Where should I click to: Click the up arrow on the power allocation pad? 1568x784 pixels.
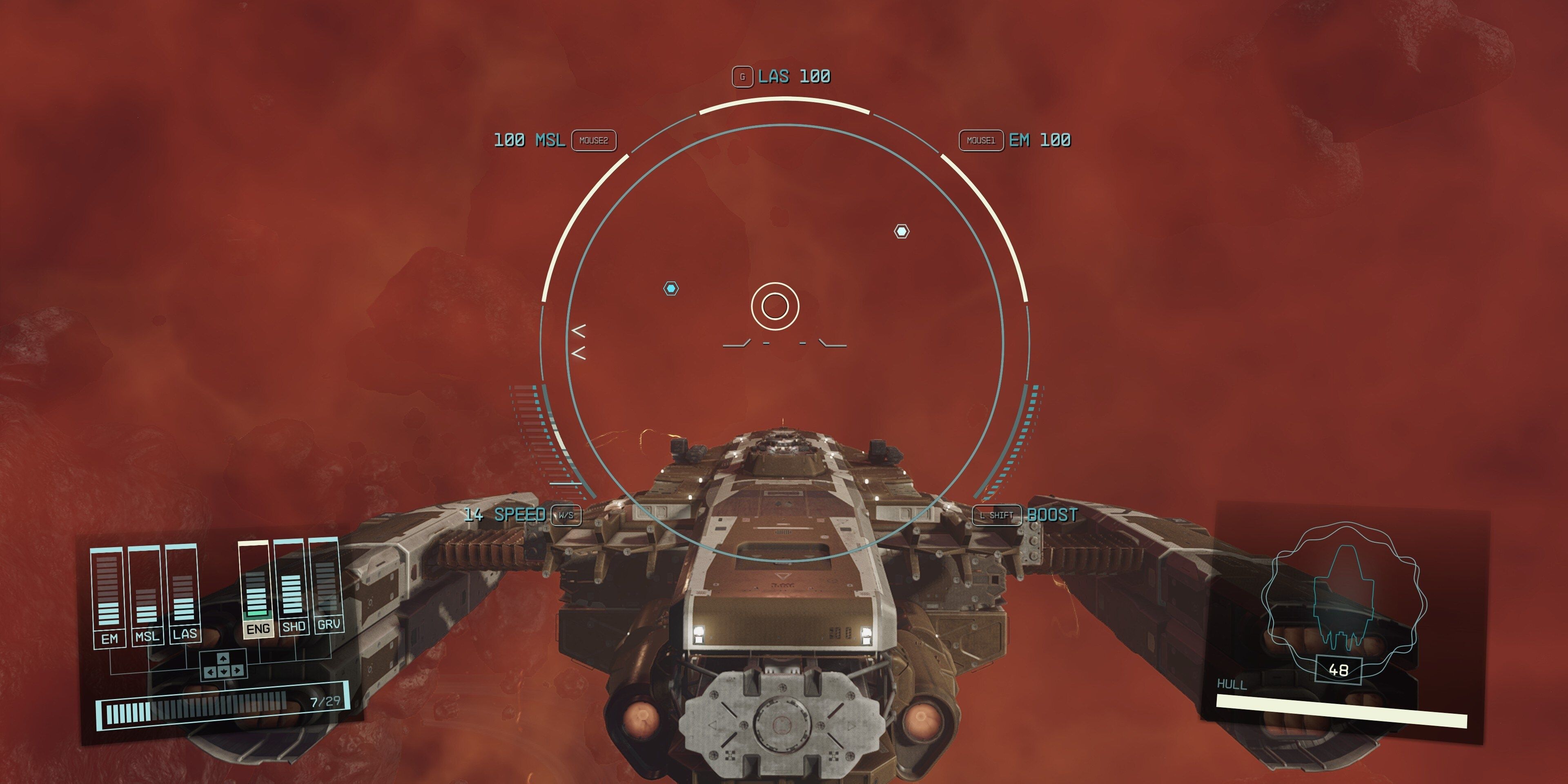pos(223,659)
